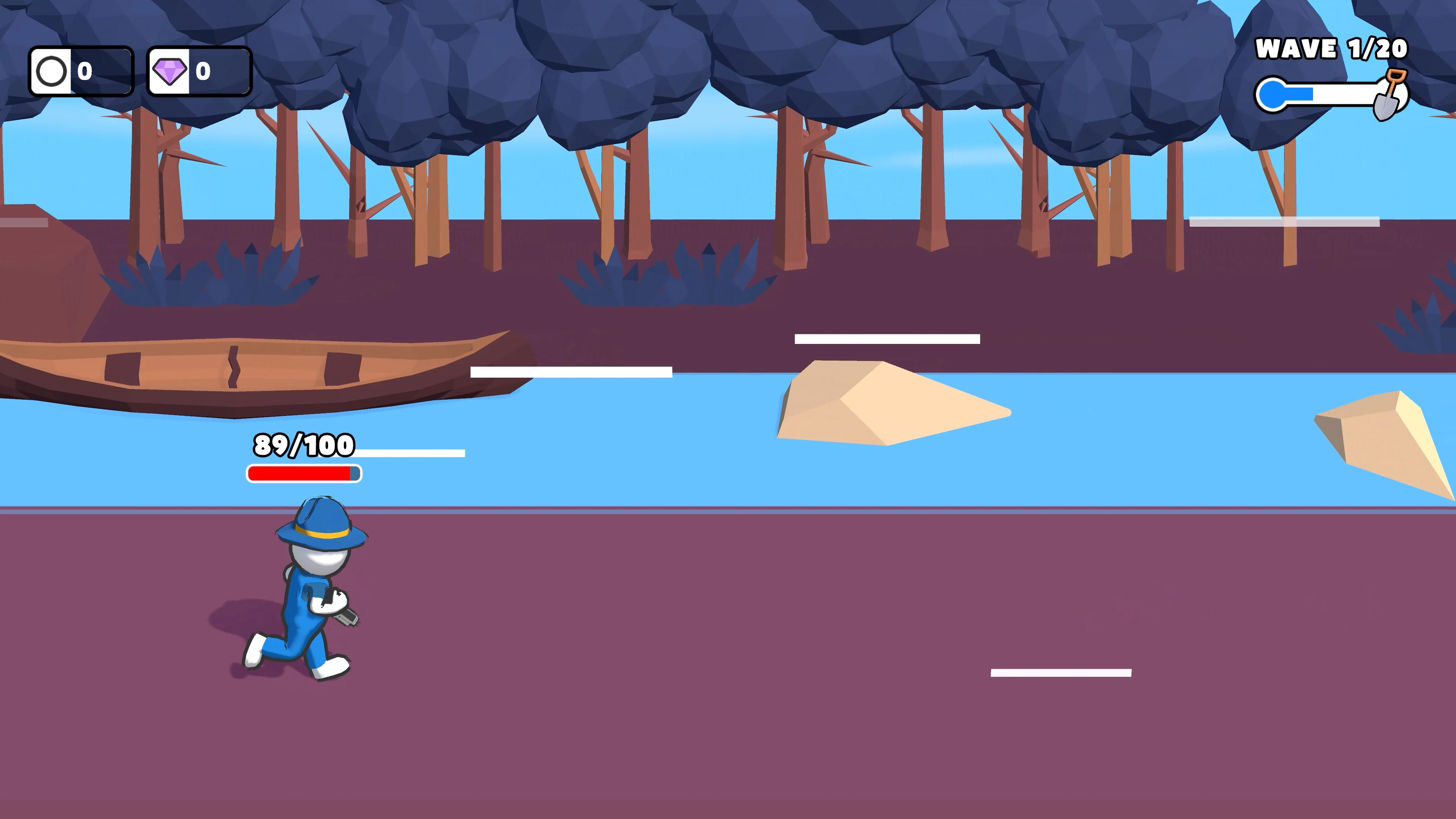Viewport: 1456px width, 819px height.
Task: Click the red health bar
Action: (300, 473)
